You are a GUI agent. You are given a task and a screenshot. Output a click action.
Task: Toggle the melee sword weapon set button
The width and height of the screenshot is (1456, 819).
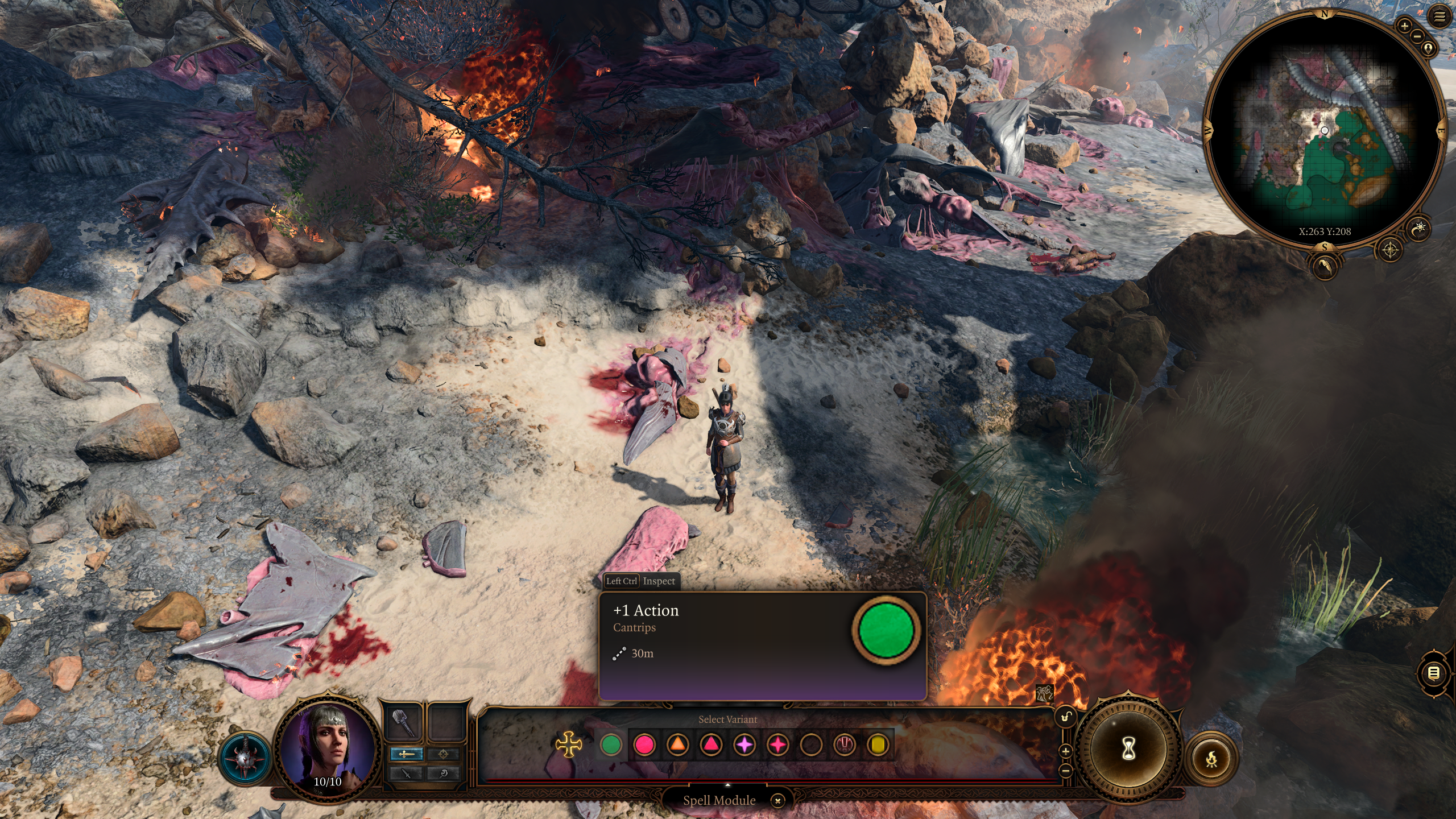pyautogui.click(x=406, y=754)
